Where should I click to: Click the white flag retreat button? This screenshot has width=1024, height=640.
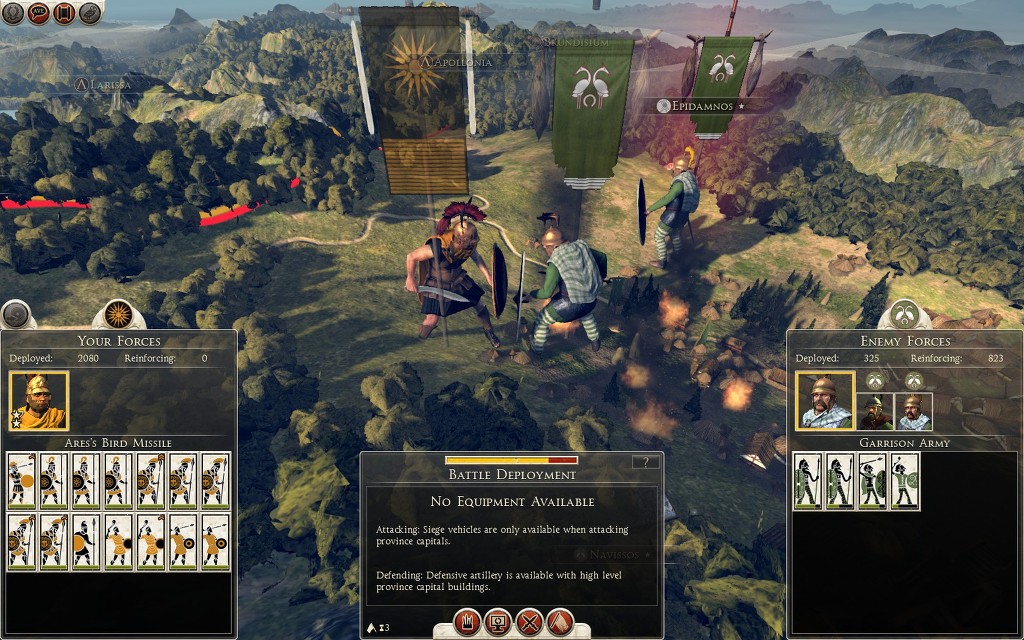560,622
